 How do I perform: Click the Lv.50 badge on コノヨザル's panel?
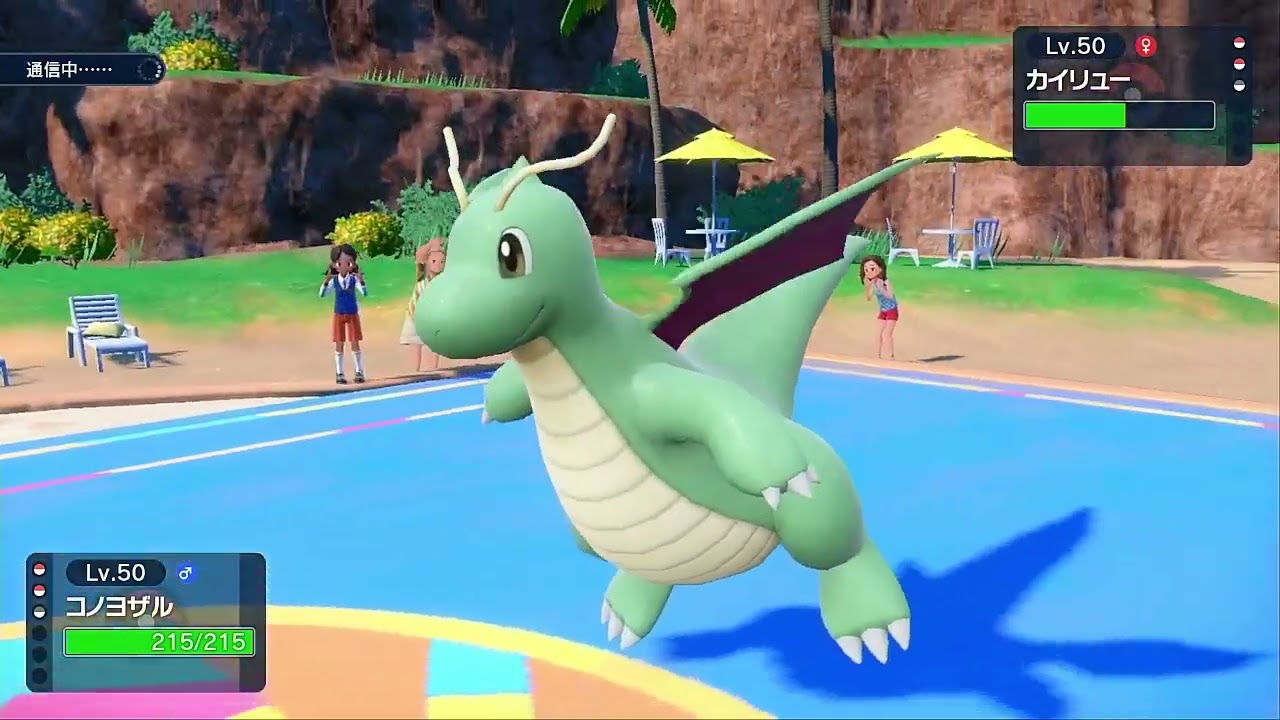pyautogui.click(x=115, y=572)
